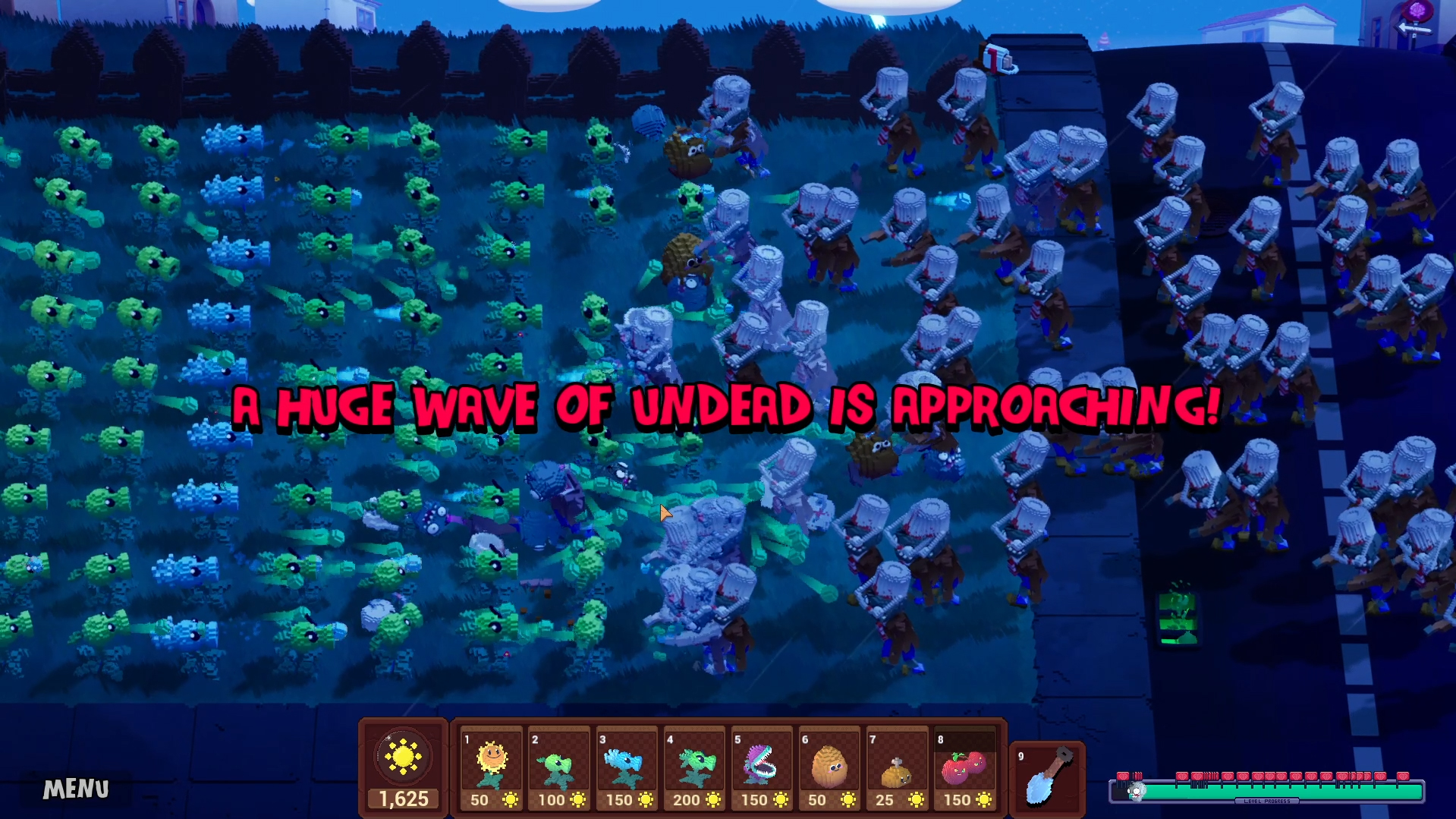Screen dimensions: 1456x819
Task: Select the Chomper in slot 5
Action: pyautogui.click(x=761, y=763)
